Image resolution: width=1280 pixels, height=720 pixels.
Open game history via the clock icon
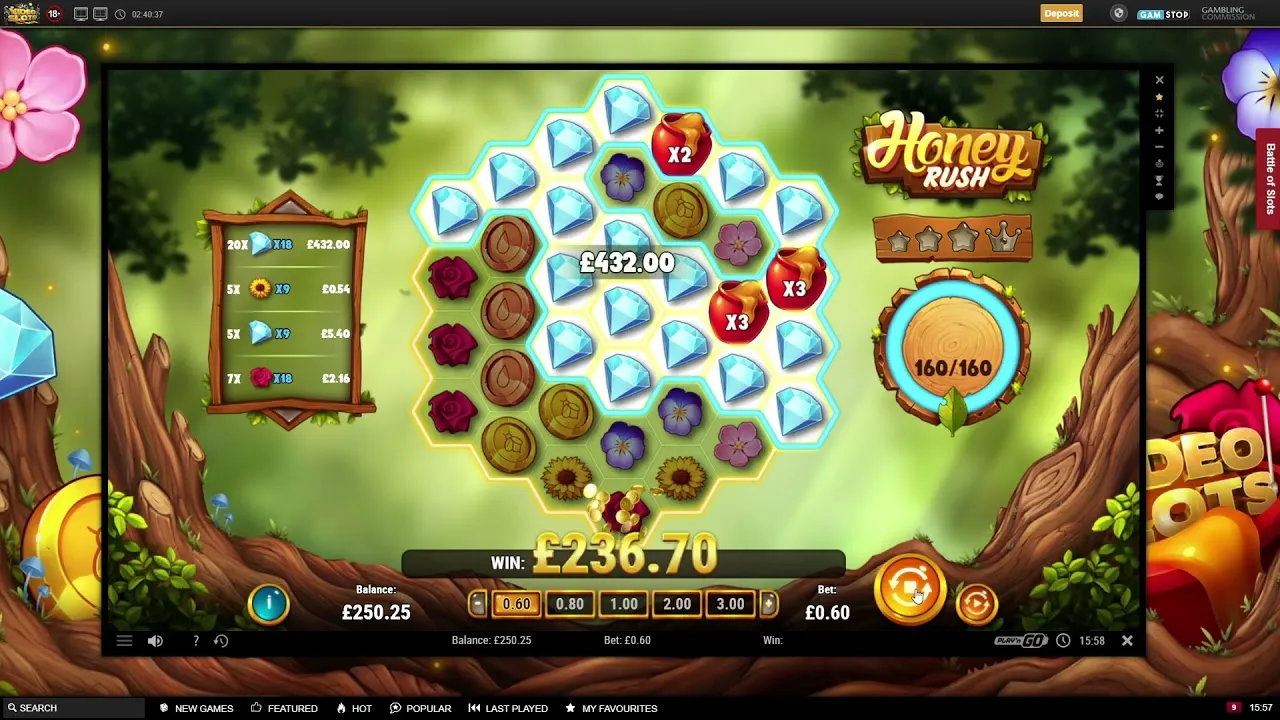[x=221, y=640]
